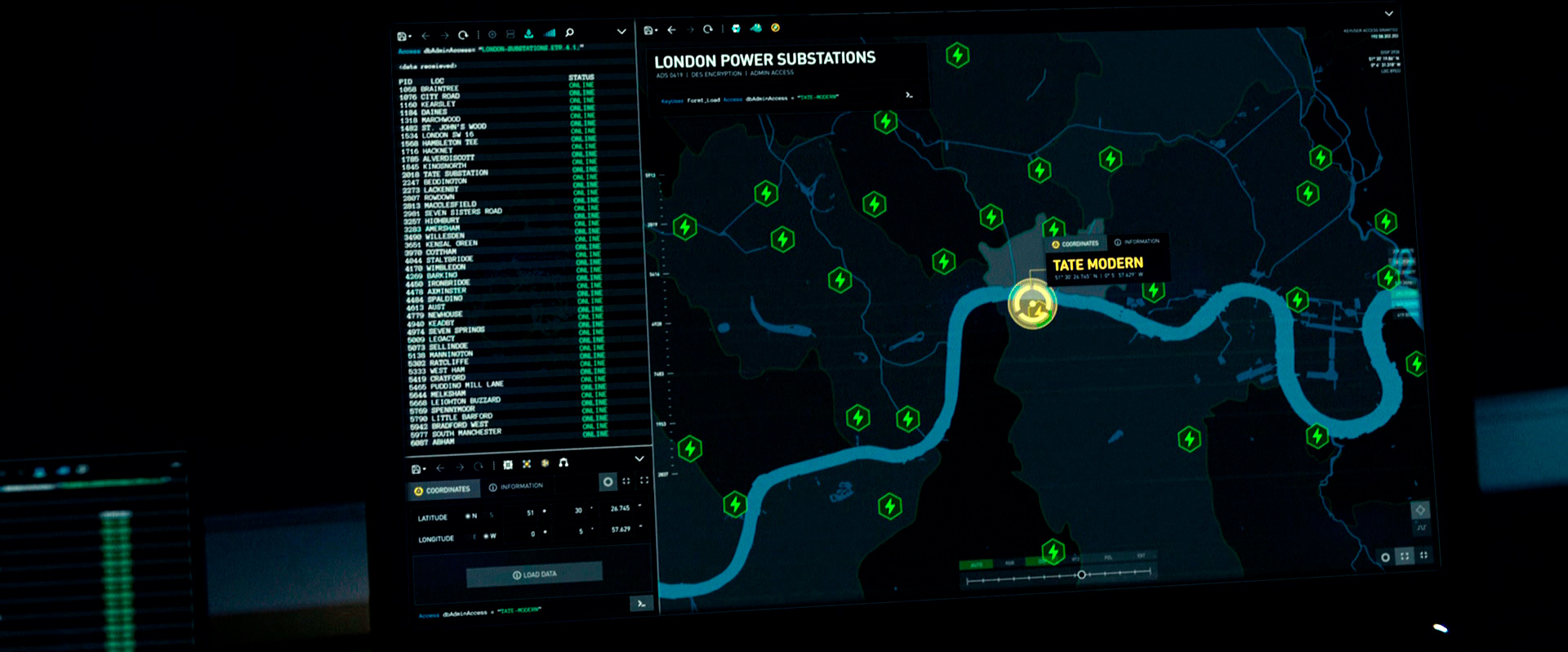Open the Information tab on the Tate Modern popup
The image size is (1568, 652).
[1137, 242]
